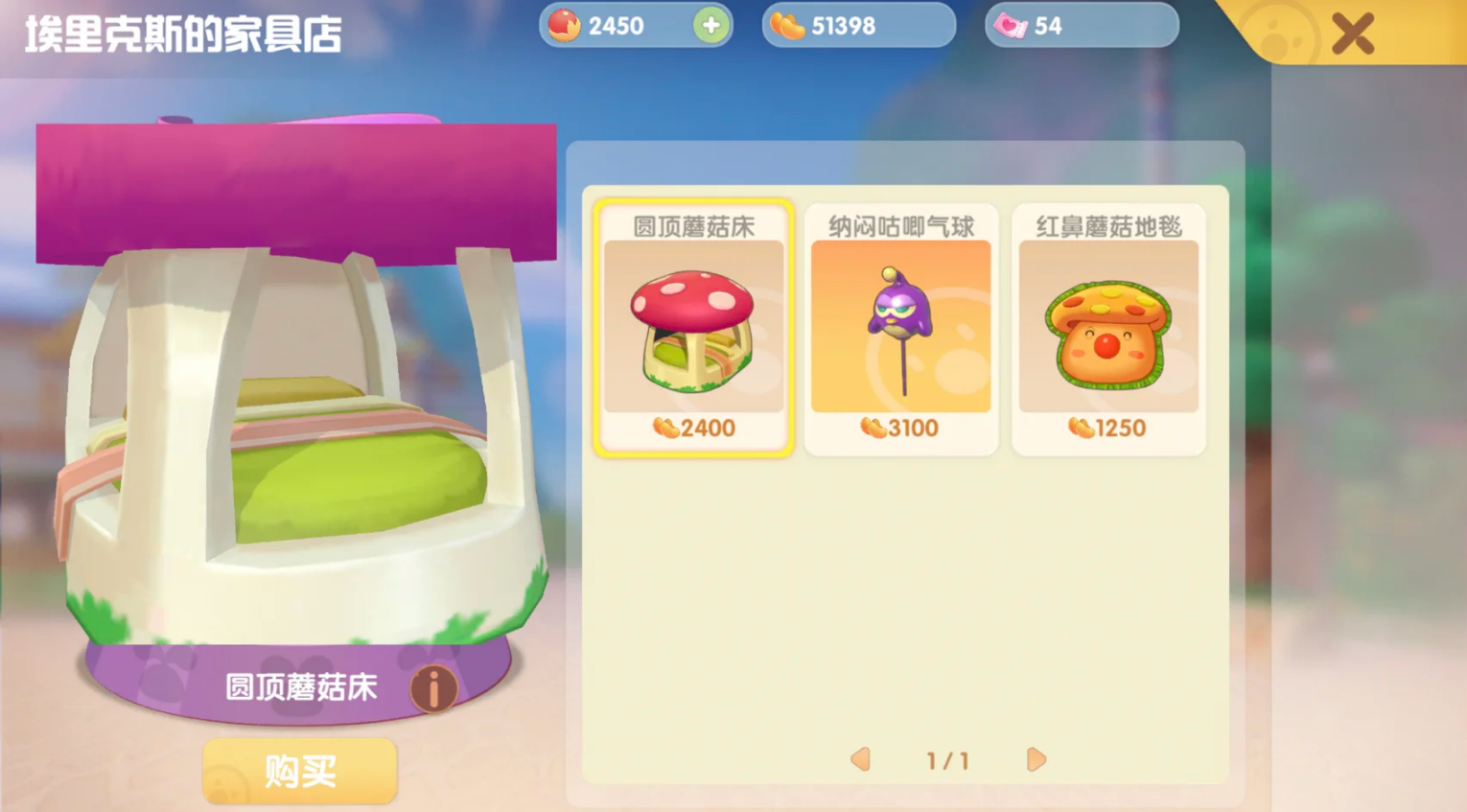The image size is (1467, 812).
Task: Click the left page navigation arrow
Action: tap(859, 759)
